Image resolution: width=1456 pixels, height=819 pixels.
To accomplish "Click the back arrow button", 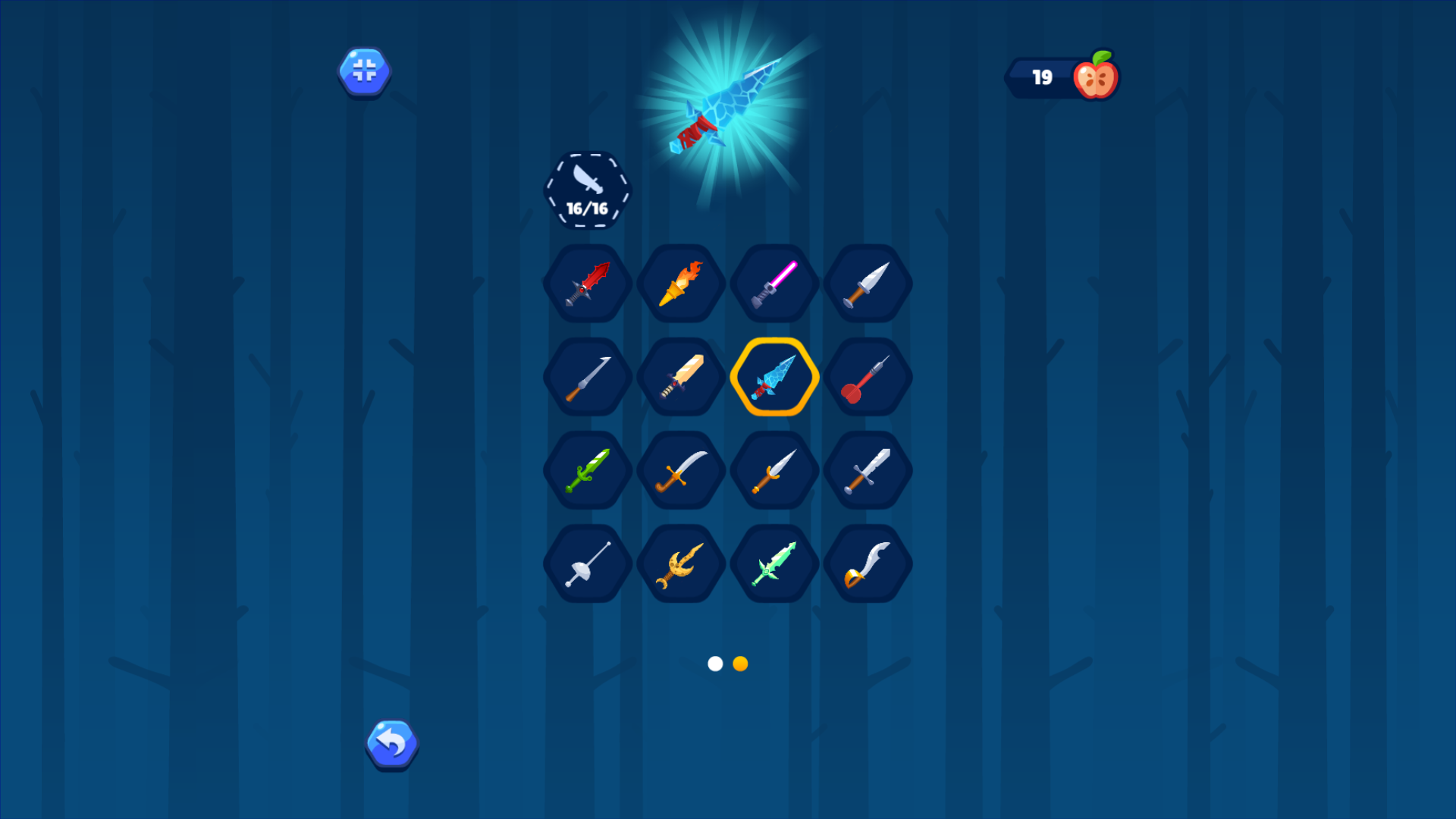I will click(x=391, y=744).
